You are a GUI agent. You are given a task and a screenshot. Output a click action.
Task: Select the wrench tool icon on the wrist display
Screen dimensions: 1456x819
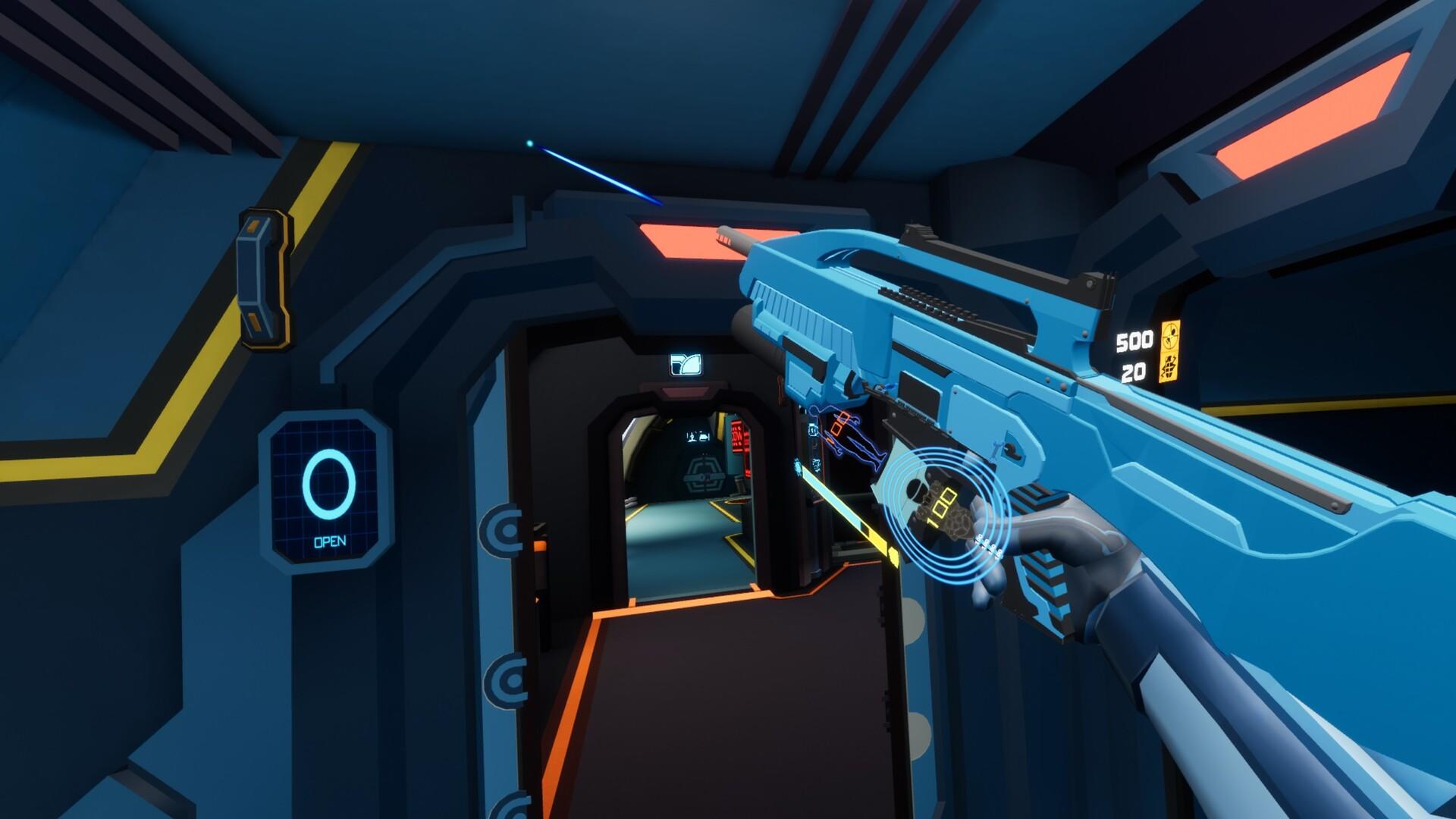click(x=817, y=464)
